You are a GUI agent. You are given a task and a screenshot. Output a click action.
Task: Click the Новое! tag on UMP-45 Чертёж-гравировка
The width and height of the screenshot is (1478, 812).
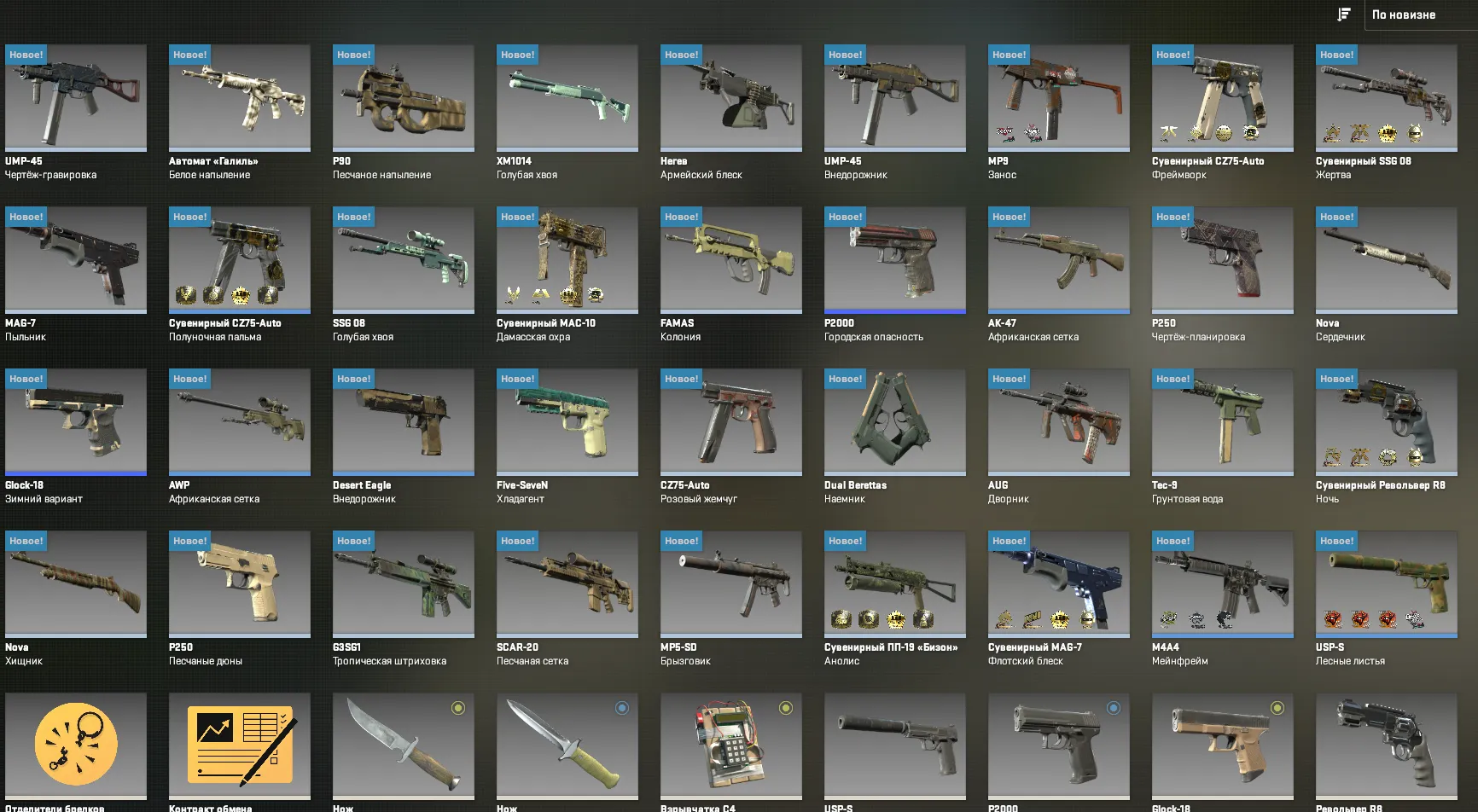[25, 54]
